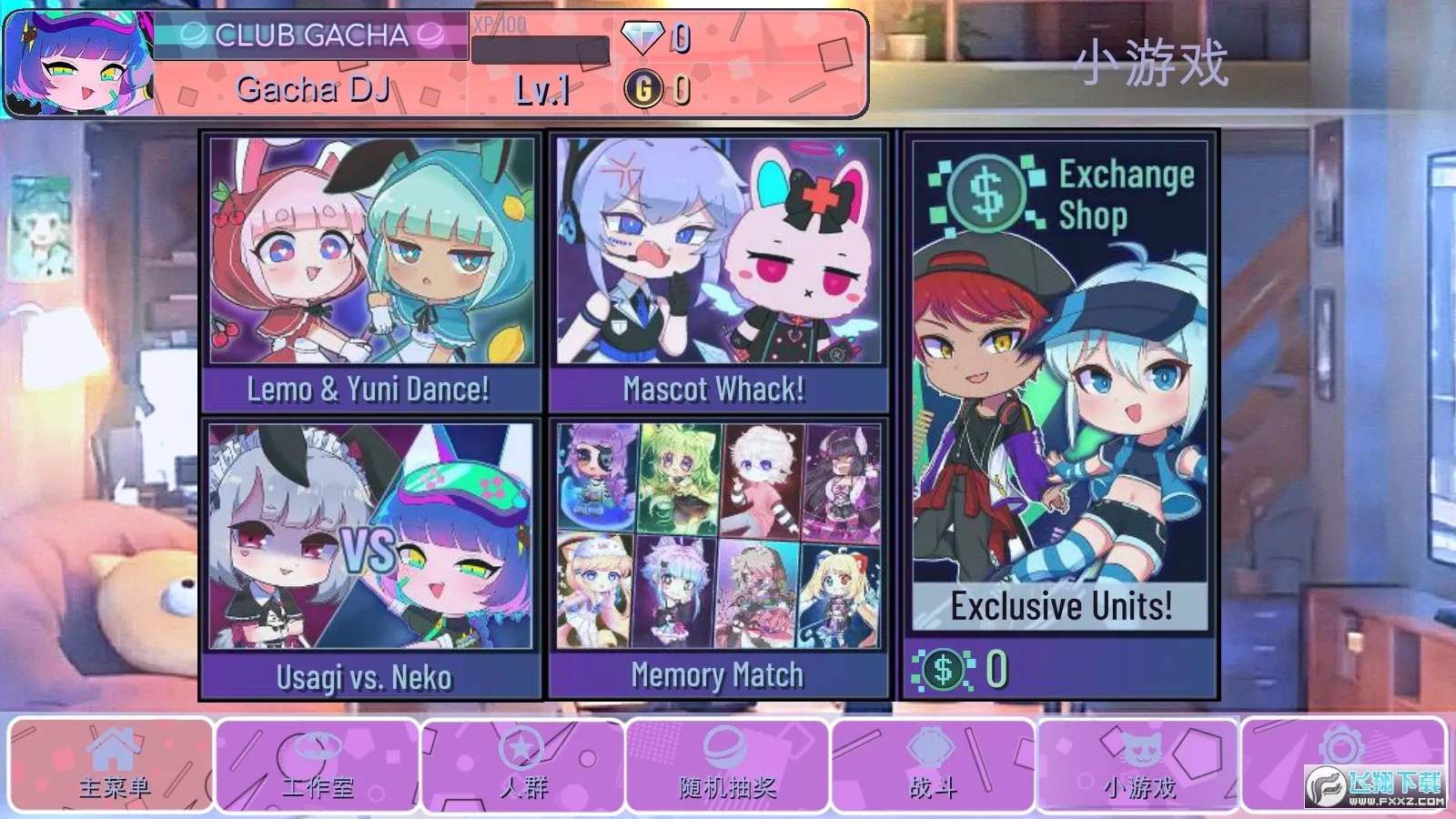The height and width of the screenshot is (819, 1456).
Task: Select the 战斗 battle icon
Action: point(930,748)
